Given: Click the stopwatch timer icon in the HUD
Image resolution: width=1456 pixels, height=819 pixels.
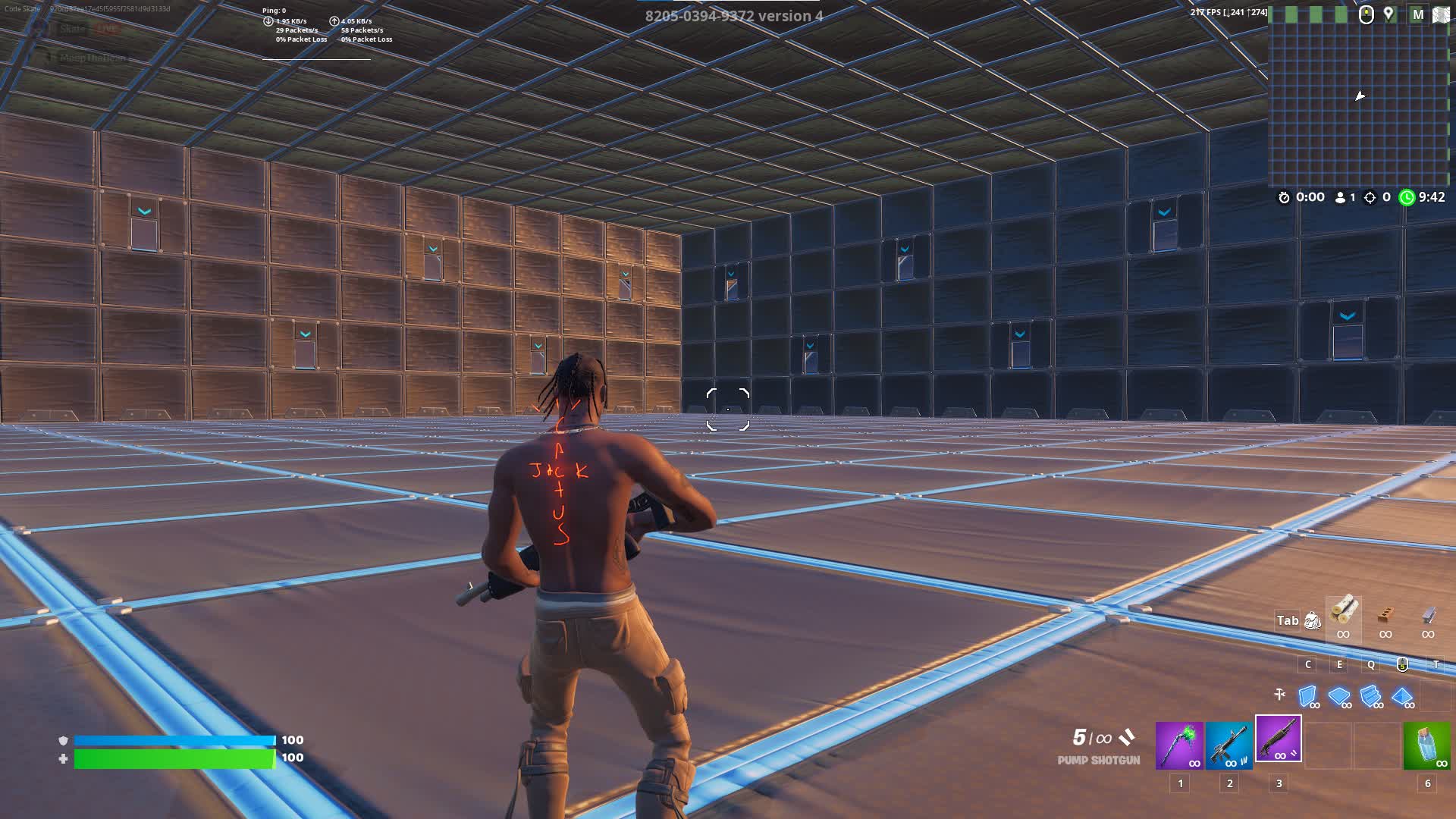Looking at the screenshot, I should (x=1285, y=197).
